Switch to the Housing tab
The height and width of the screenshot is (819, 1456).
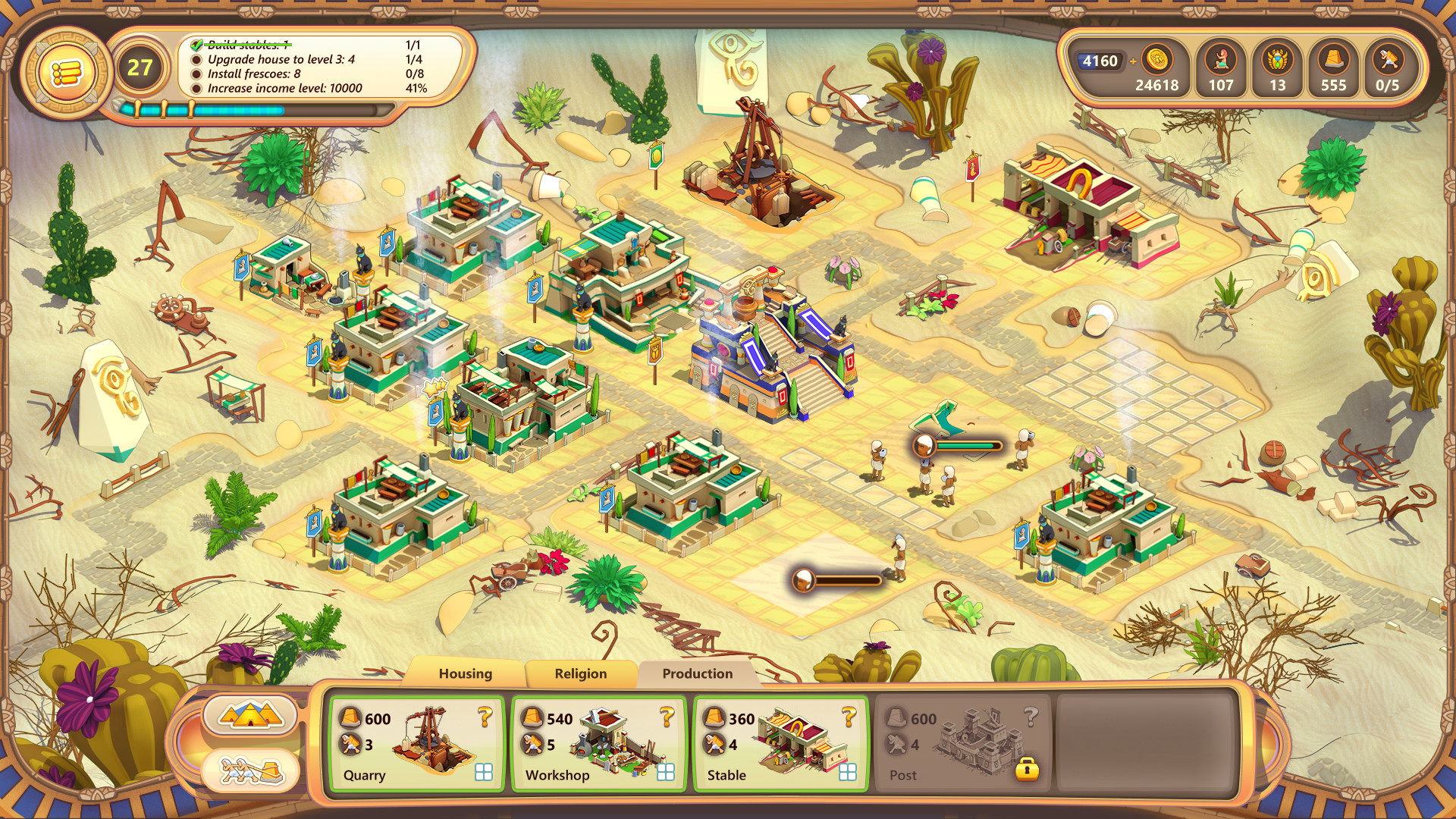pos(464,673)
